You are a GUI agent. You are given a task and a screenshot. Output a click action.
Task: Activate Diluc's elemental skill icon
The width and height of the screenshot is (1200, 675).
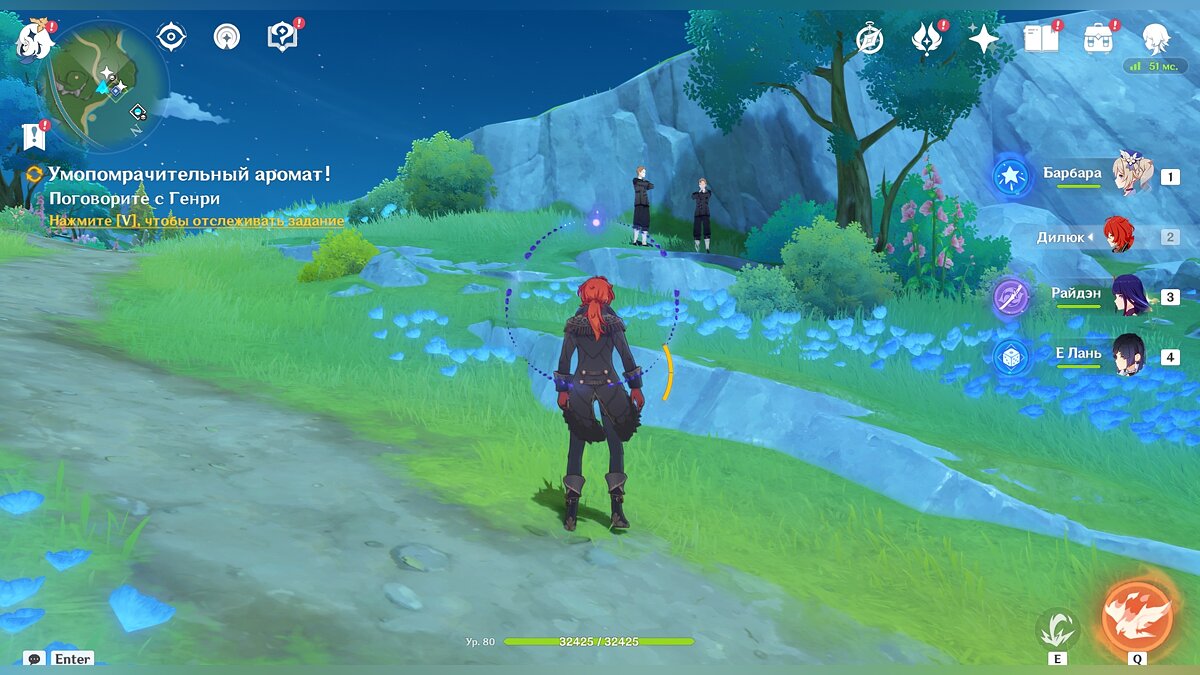click(x=1057, y=628)
